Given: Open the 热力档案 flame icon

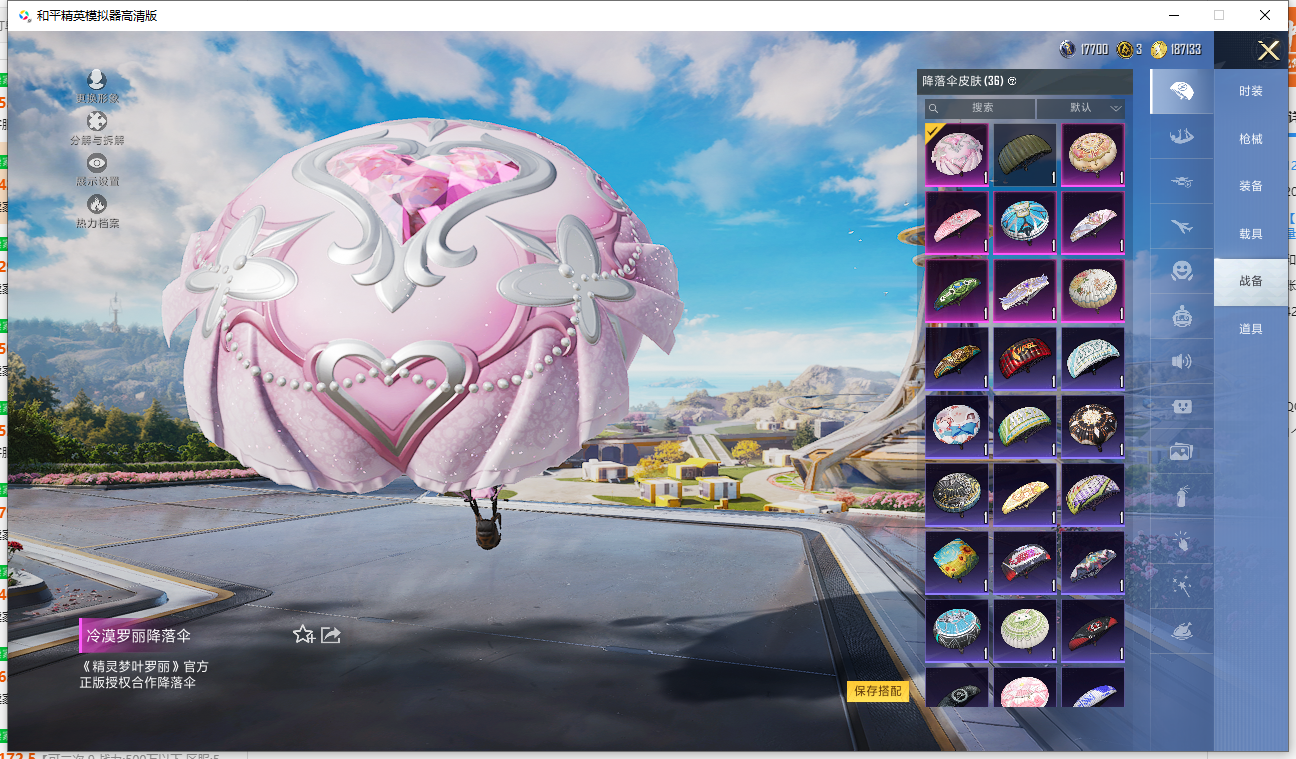Looking at the screenshot, I should pos(97,210).
